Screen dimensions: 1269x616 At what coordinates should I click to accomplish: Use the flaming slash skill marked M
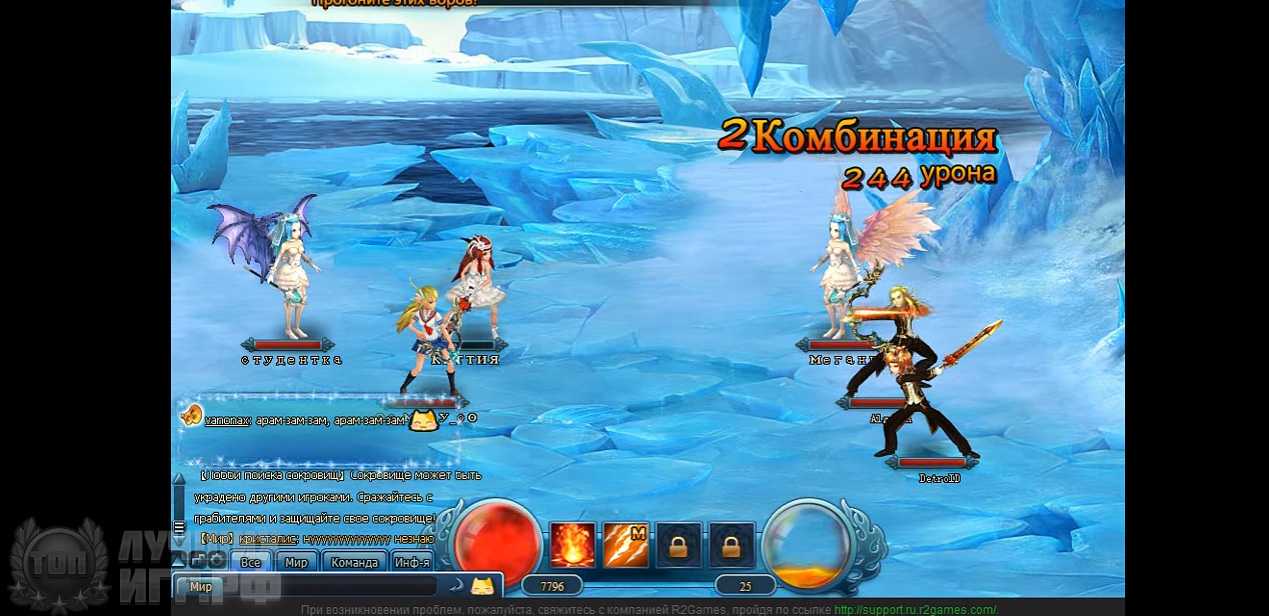(x=625, y=546)
